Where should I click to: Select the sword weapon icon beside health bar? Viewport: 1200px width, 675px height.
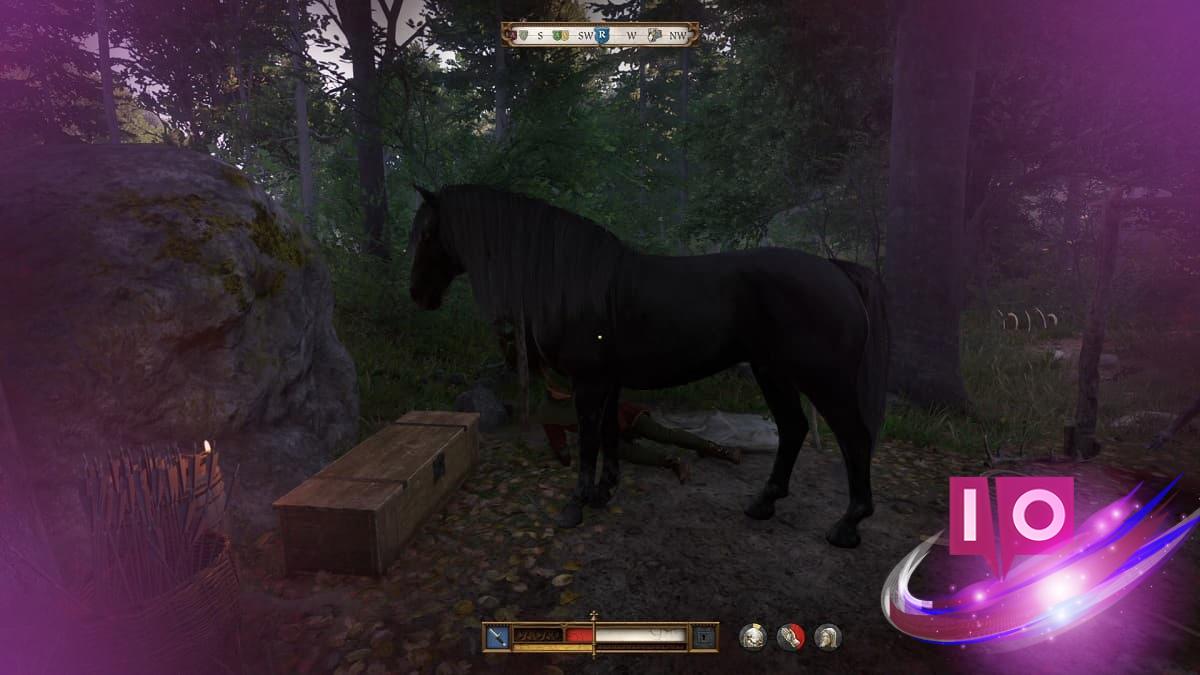pos(497,636)
